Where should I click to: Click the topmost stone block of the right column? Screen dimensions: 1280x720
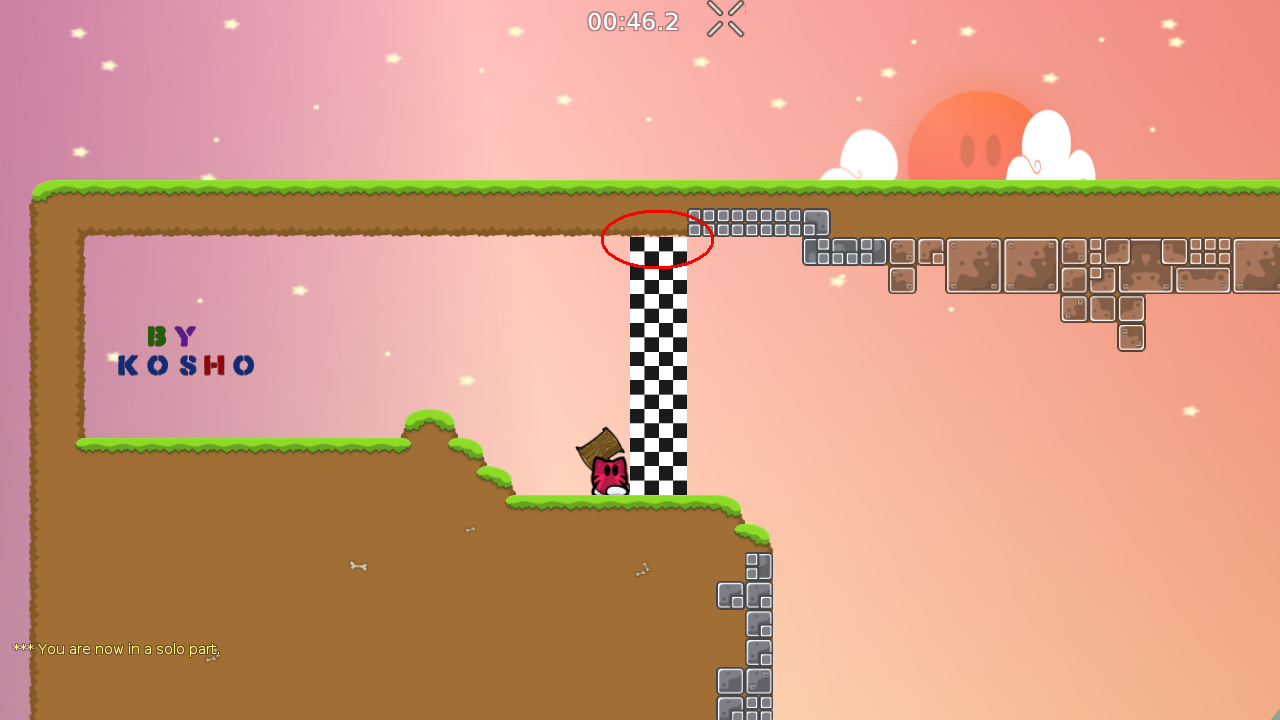[x=758, y=567]
